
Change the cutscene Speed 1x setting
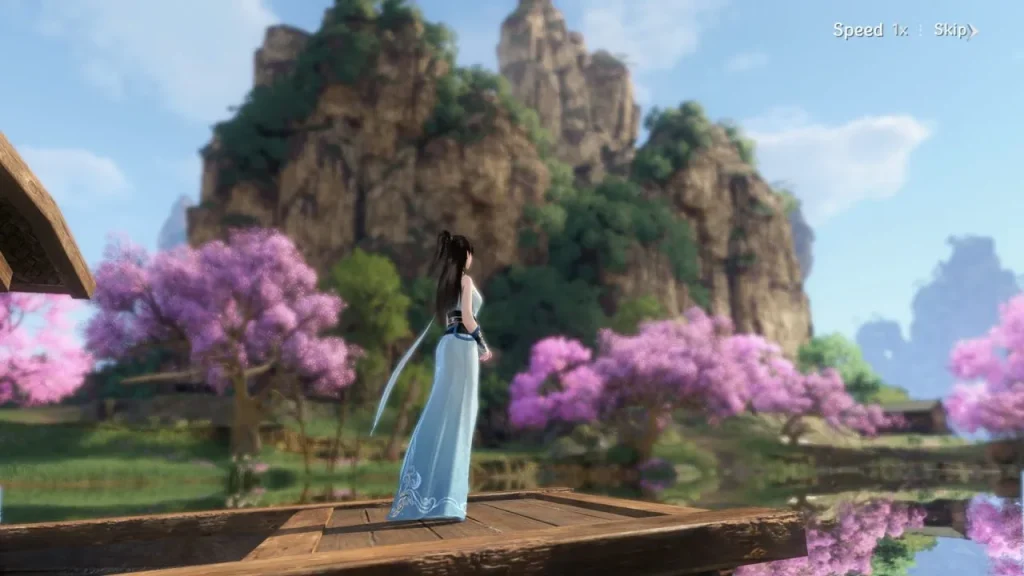click(870, 30)
